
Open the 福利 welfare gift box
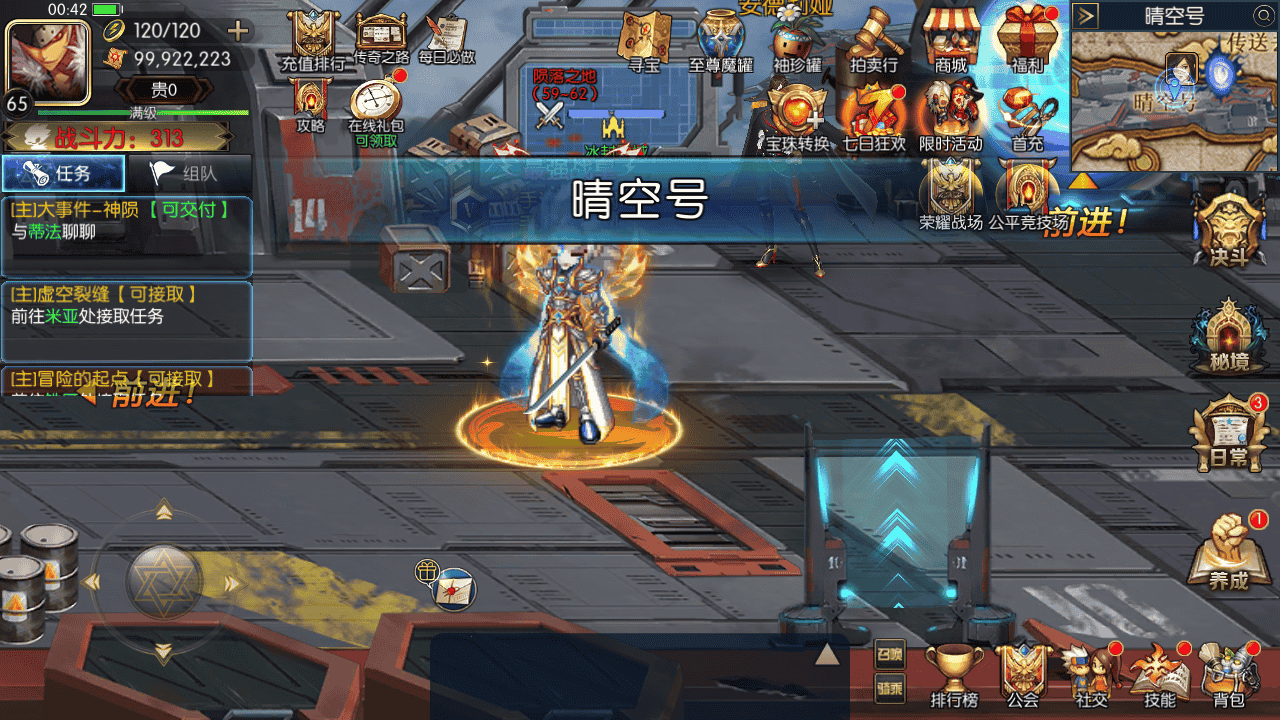click(x=1027, y=40)
